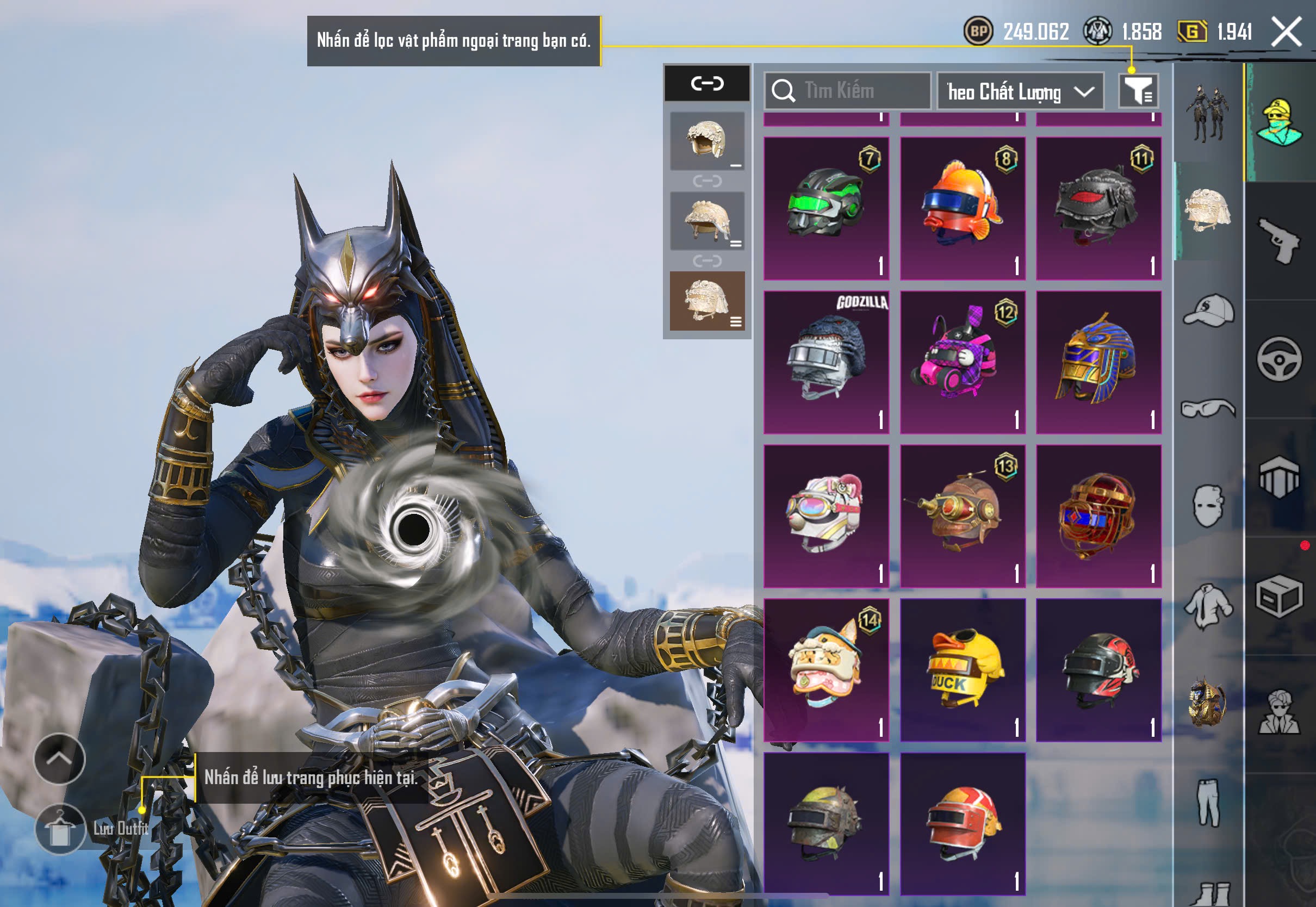The width and height of the screenshot is (1316, 907).
Task: Save current outfit with Lưu Outfit
Action: [61, 829]
